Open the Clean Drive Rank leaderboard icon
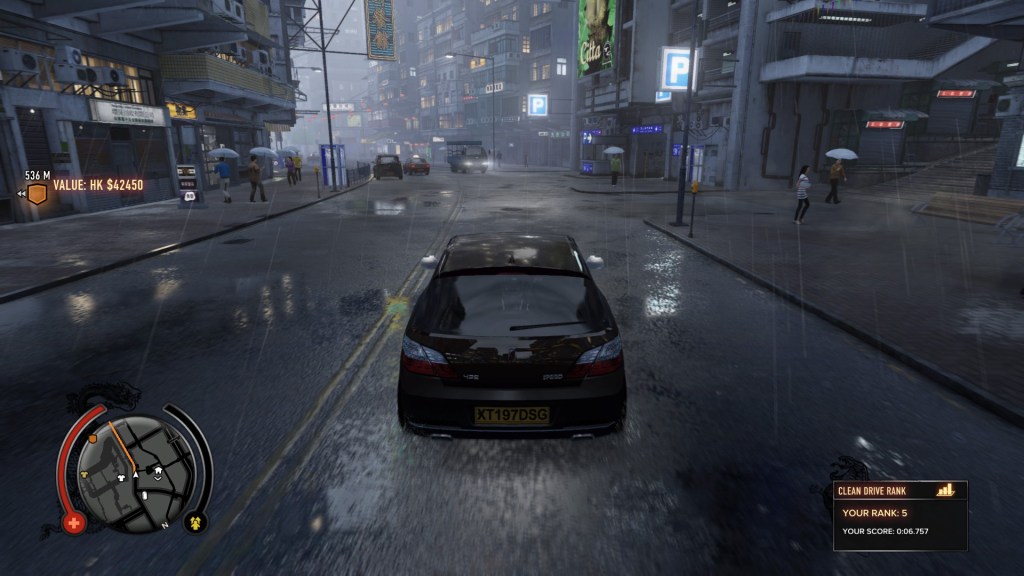Screen dimensions: 1024x576 [945, 490]
